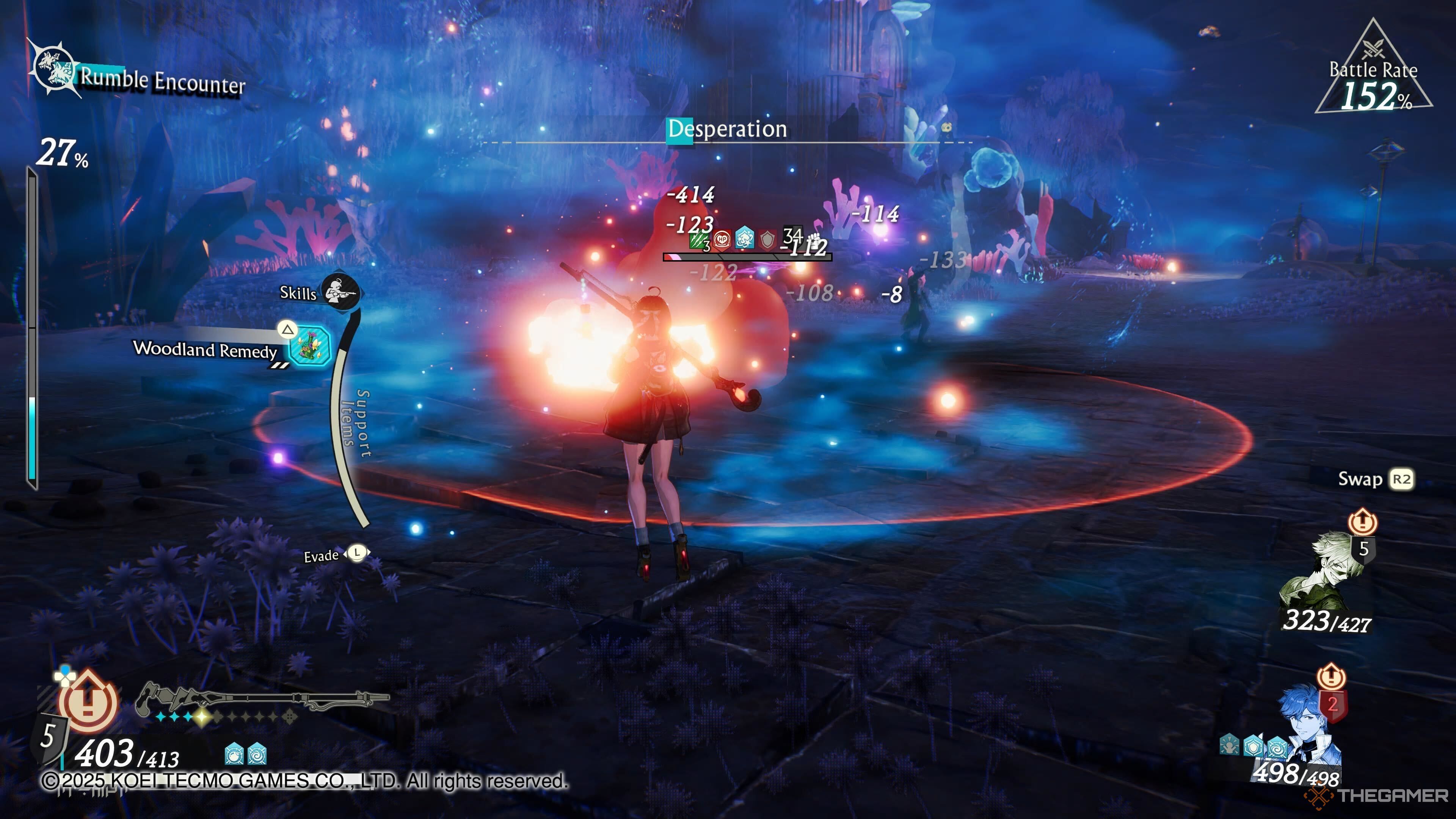This screenshot has height=819, width=1456.
Task: Open the Skills gunner icon
Action: point(340,292)
